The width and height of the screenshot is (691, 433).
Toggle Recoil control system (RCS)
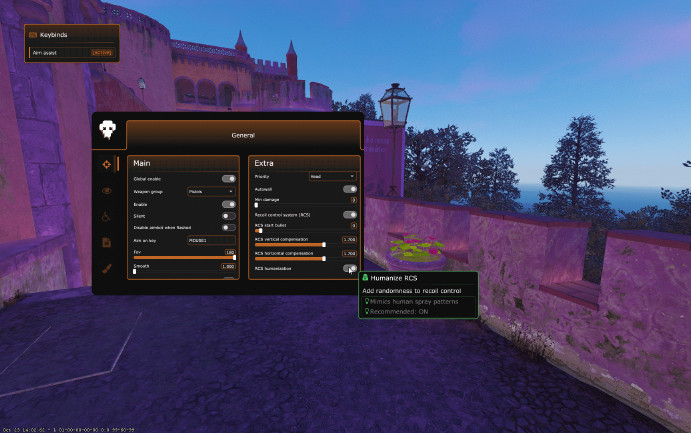349,214
